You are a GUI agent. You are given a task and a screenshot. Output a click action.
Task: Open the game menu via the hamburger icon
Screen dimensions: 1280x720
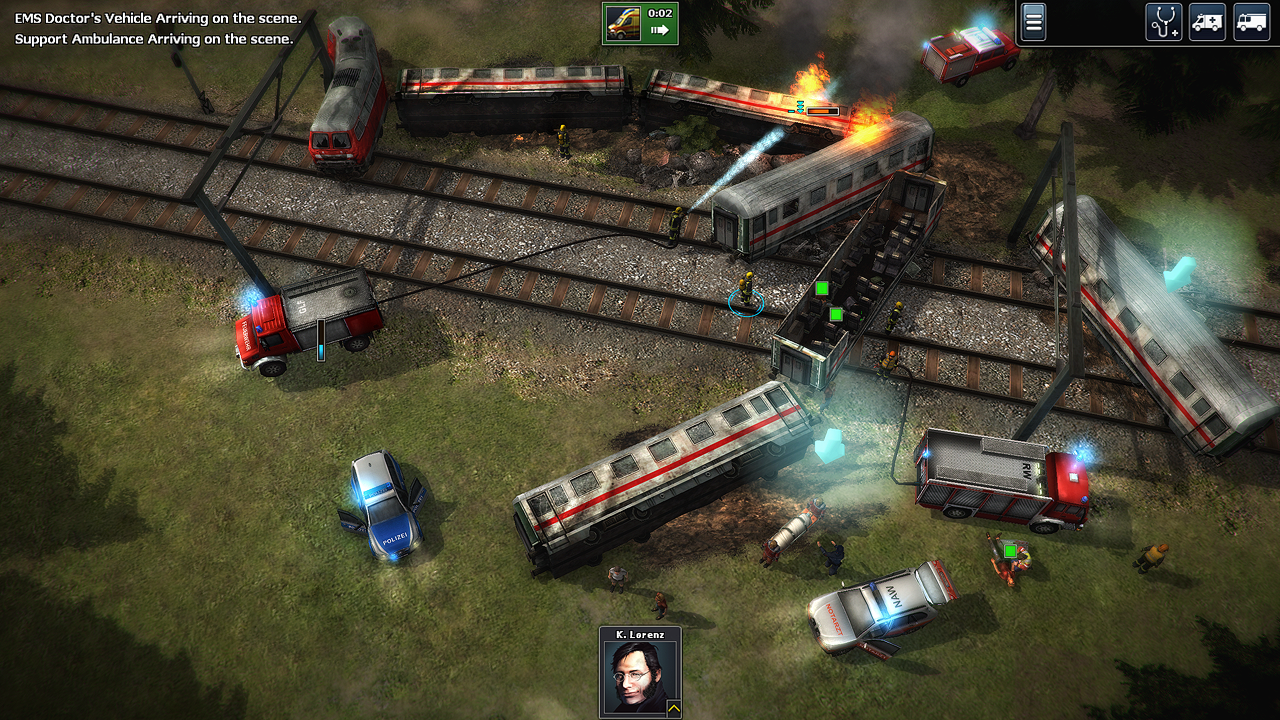(1033, 21)
